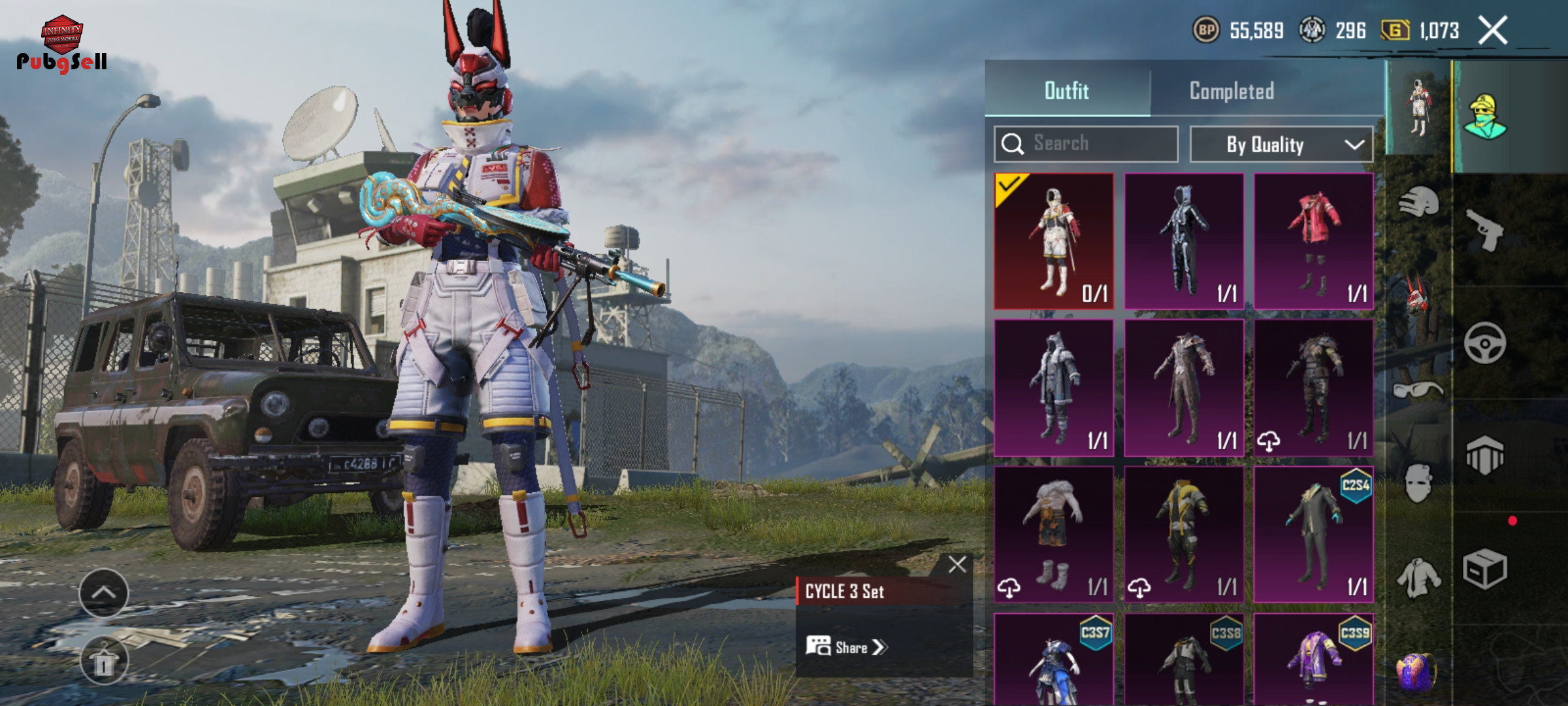This screenshot has width=1568, height=706.
Task: Open the crate box category
Action: (x=1484, y=569)
